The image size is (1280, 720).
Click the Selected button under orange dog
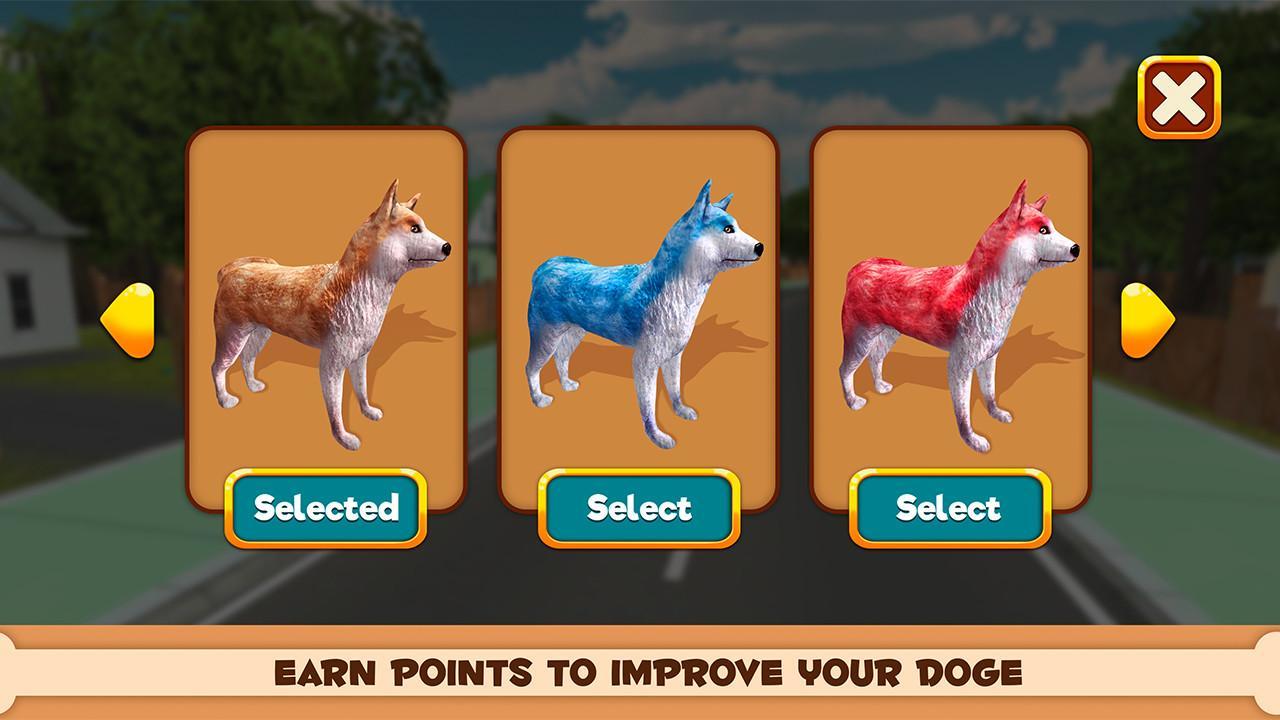point(325,510)
